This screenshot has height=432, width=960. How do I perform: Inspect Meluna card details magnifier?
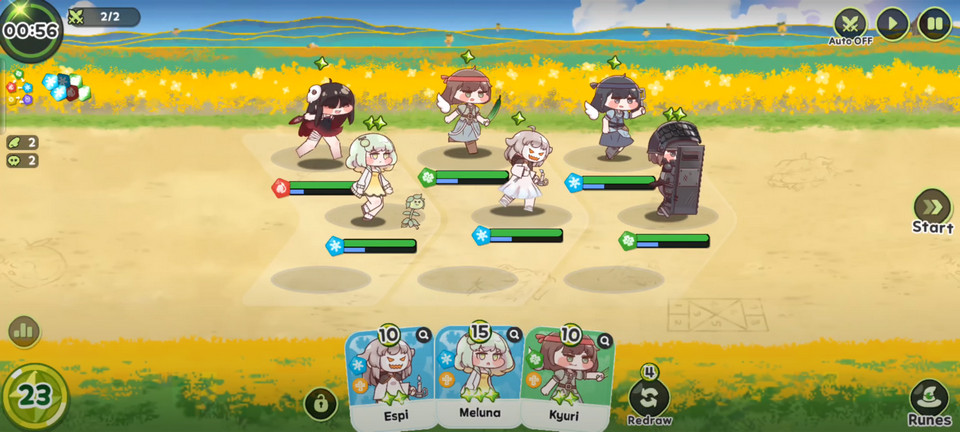tap(514, 335)
